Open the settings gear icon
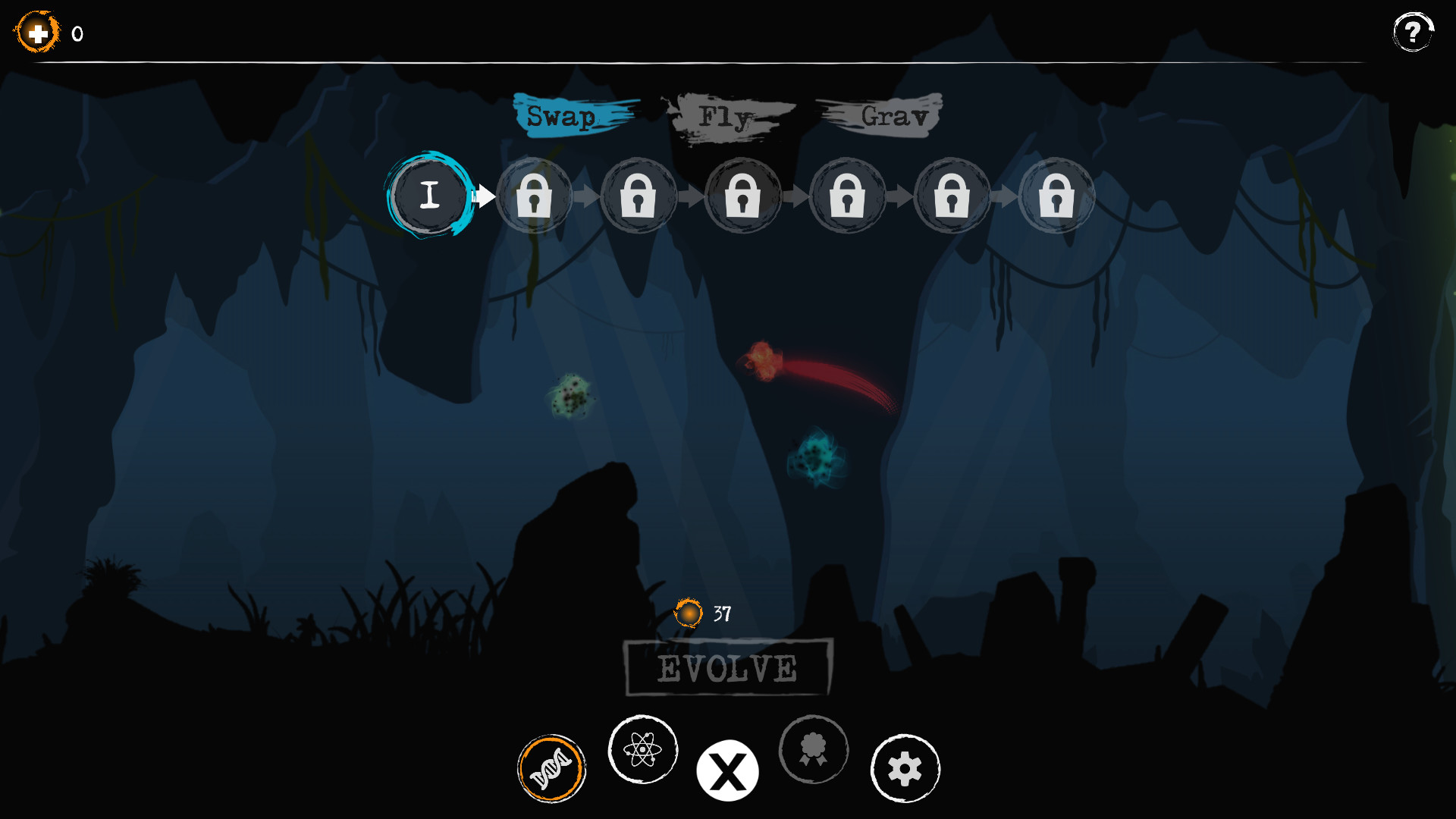 point(905,768)
